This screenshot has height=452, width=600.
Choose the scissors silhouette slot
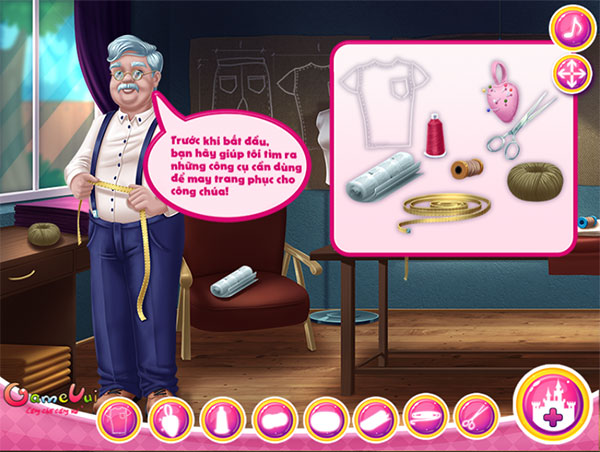click(475, 418)
